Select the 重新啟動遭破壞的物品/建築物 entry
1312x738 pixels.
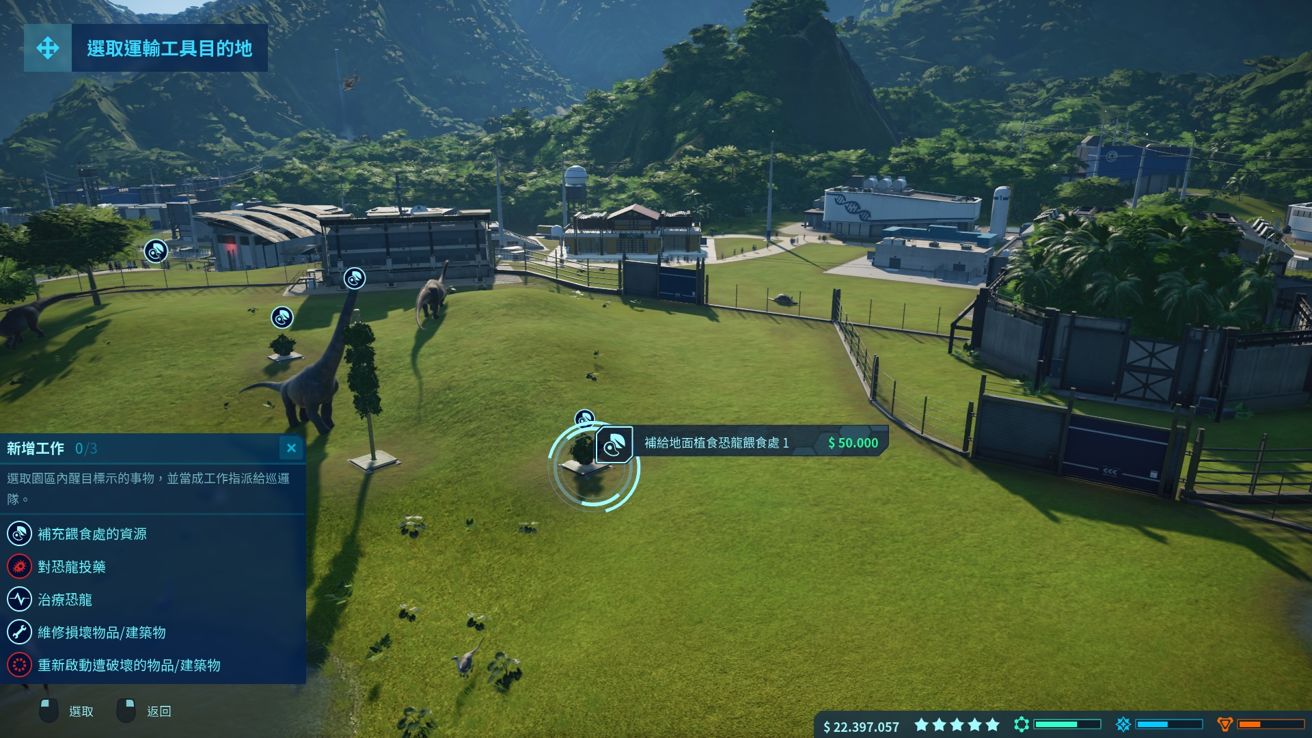point(129,665)
